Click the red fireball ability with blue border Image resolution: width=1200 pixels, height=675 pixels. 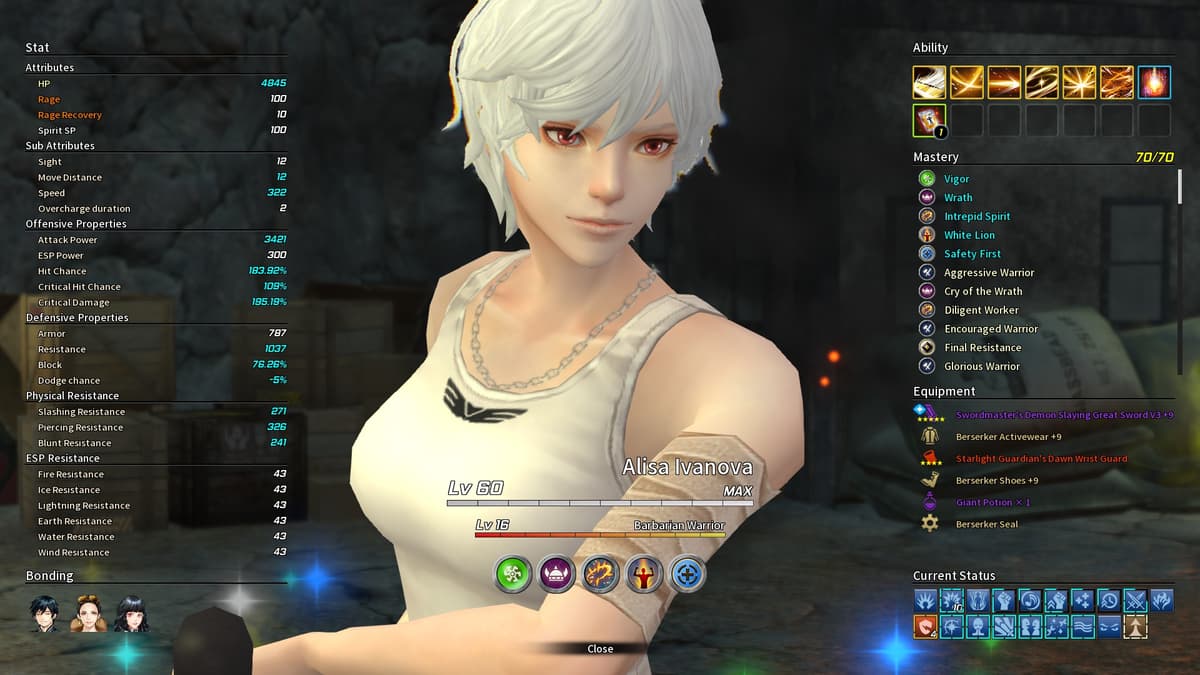click(1154, 82)
